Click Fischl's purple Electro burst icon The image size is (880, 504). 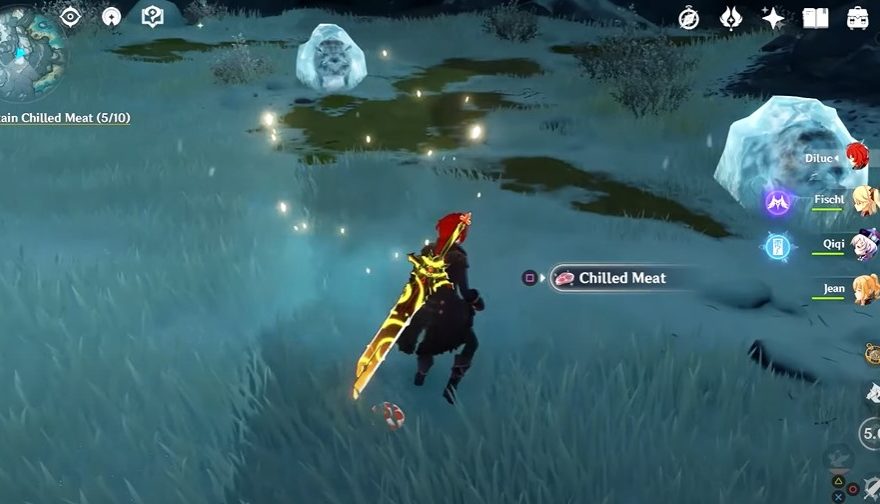point(778,203)
